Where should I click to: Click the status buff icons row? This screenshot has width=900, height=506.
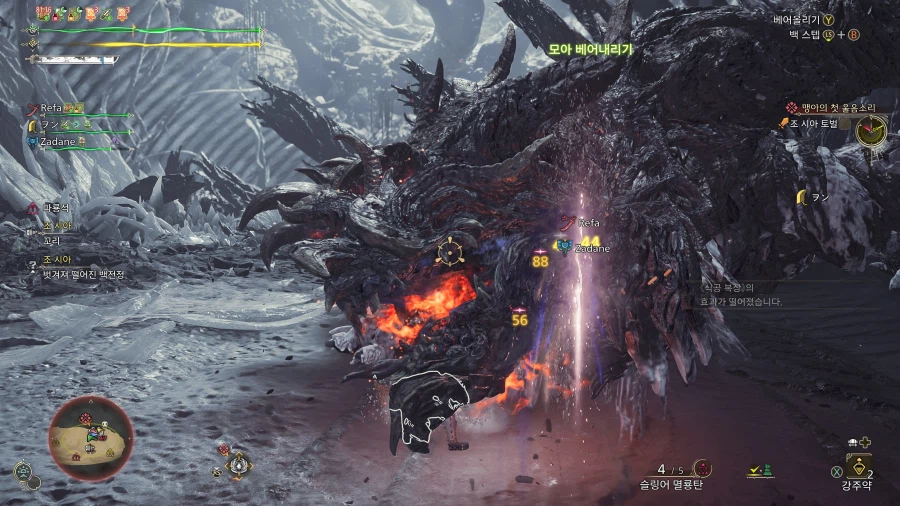click(83, 14)
